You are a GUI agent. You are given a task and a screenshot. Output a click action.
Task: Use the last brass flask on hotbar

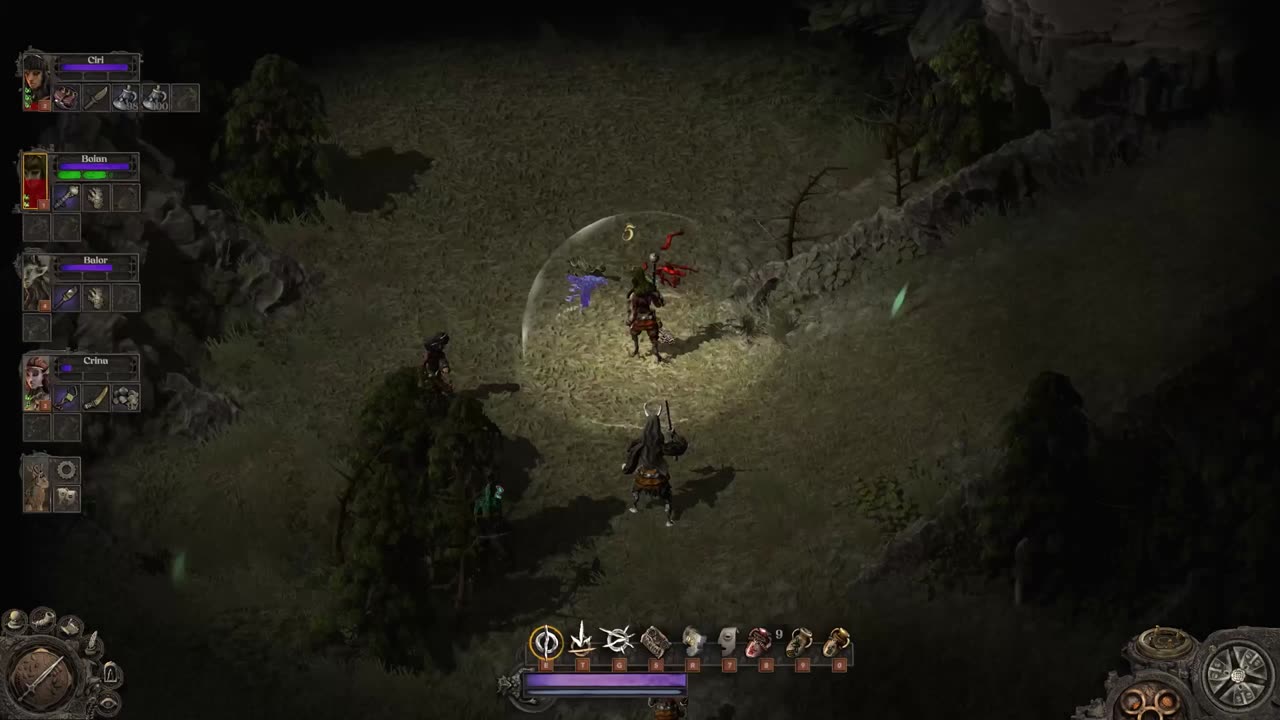click(x=838, y=641)
